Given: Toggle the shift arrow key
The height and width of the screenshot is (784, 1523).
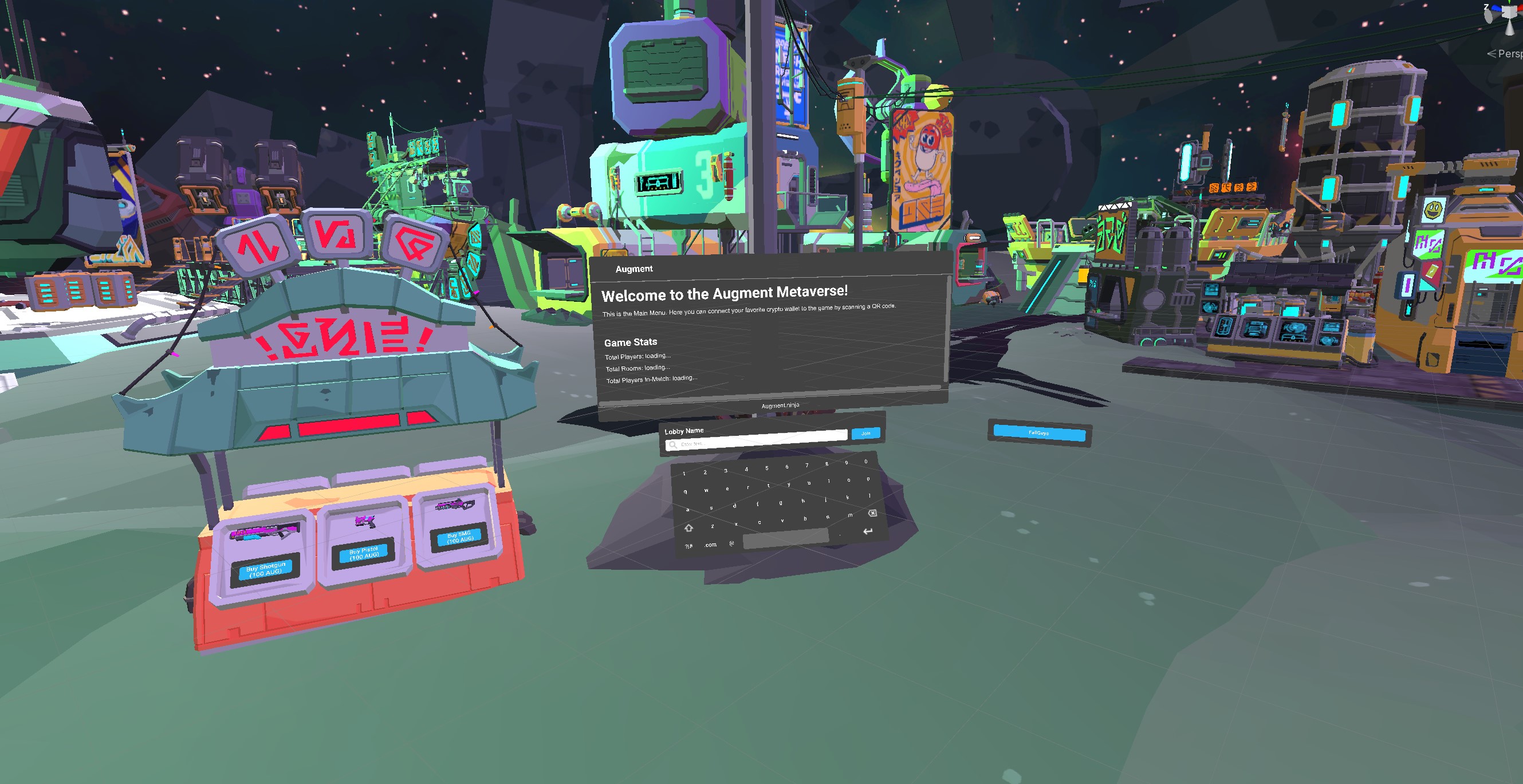Looking at the screenshot, I should pyautogui.click(x=689, y=527).
